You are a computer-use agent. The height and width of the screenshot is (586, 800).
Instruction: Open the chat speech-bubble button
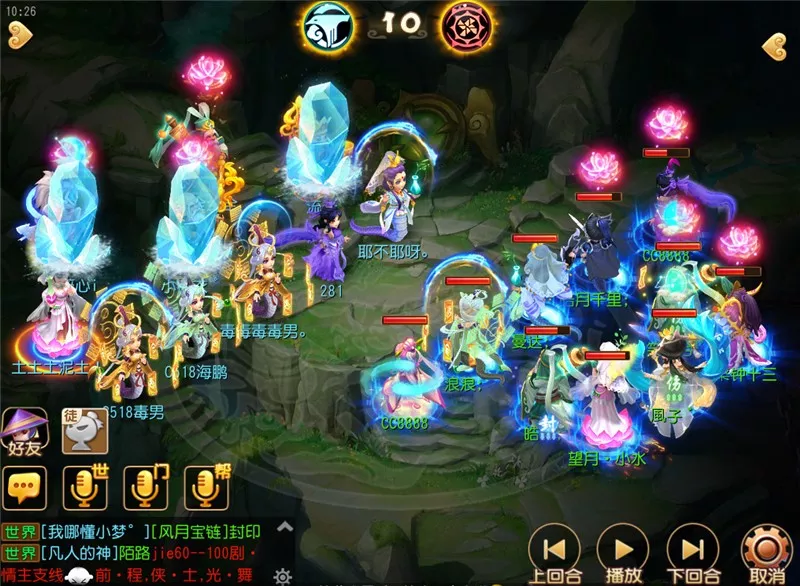(x=24, y=487)
